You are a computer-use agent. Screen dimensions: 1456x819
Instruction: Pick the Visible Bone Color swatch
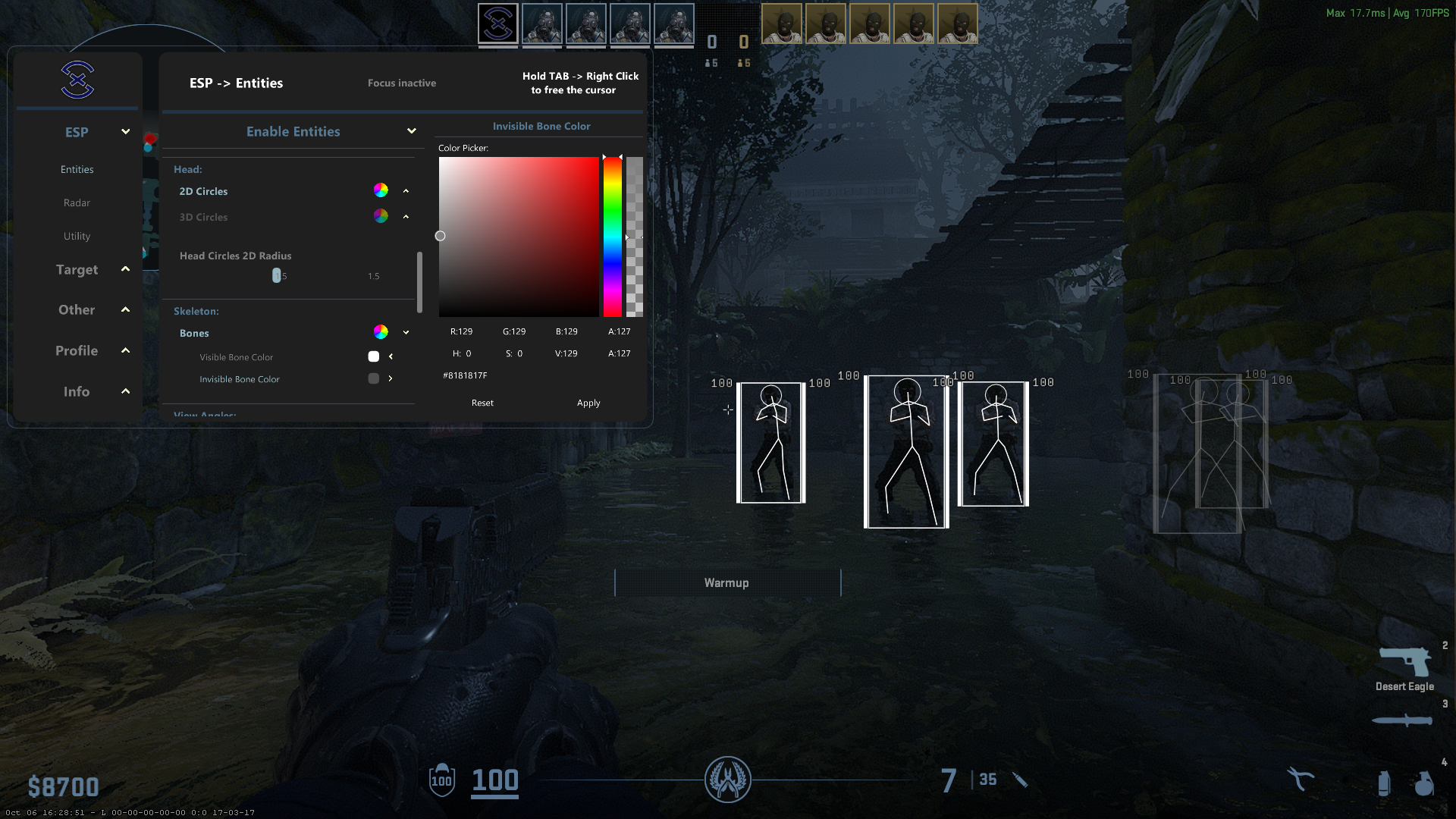pyautogui.click(x=374, y=356)
